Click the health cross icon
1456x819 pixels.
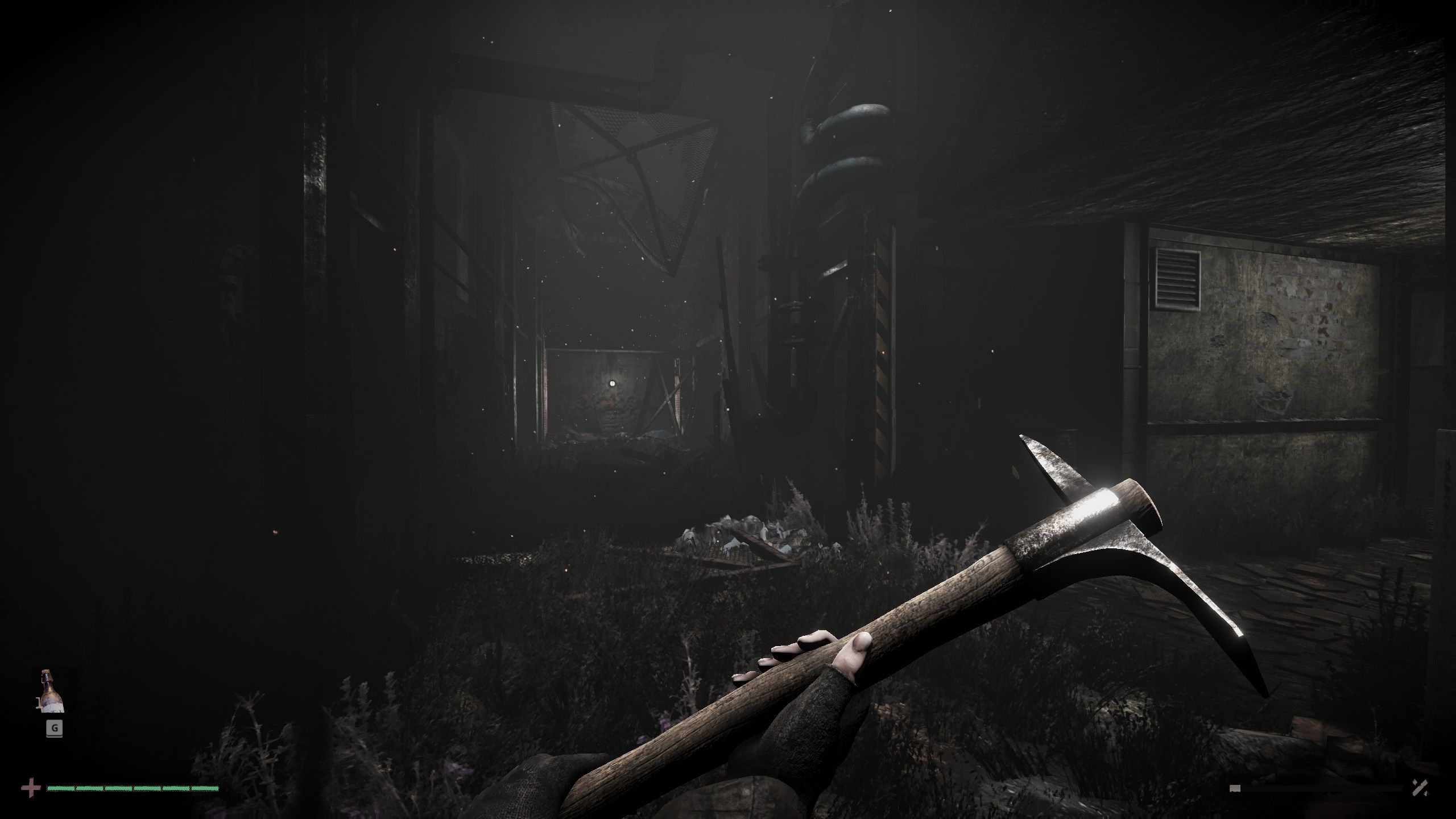(31, 788)
